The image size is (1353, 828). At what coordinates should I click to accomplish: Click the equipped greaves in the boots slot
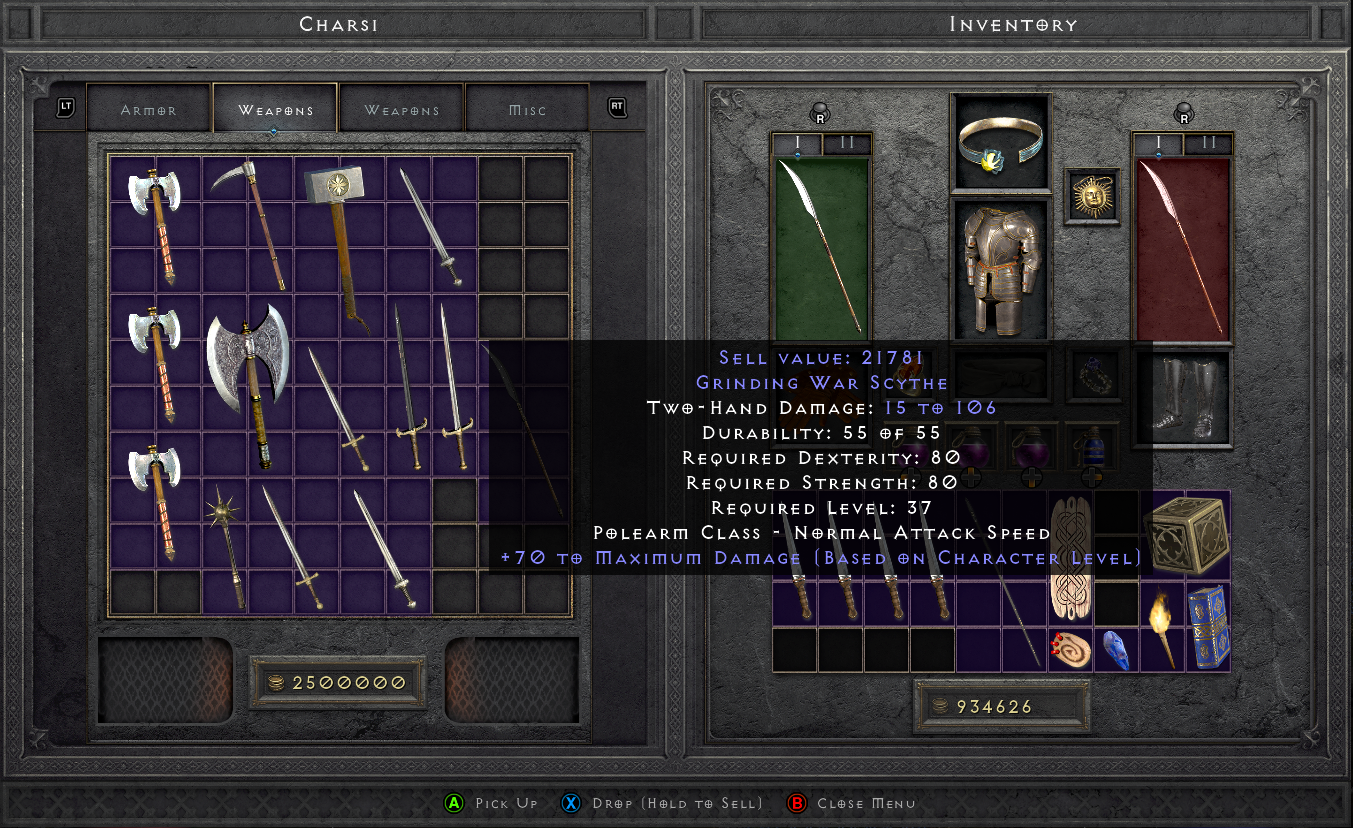[x=1185, y=398]
